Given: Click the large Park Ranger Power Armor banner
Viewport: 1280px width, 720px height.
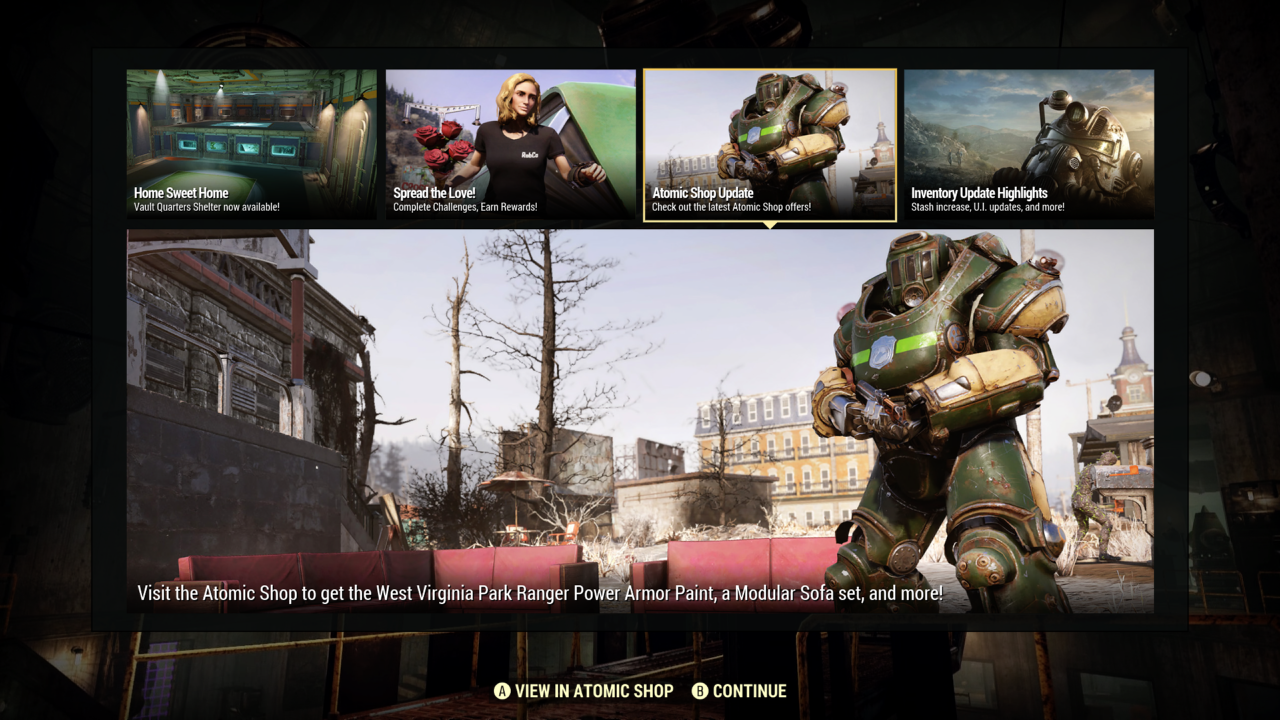Looking at the screenshot, I should pos(640,420).
